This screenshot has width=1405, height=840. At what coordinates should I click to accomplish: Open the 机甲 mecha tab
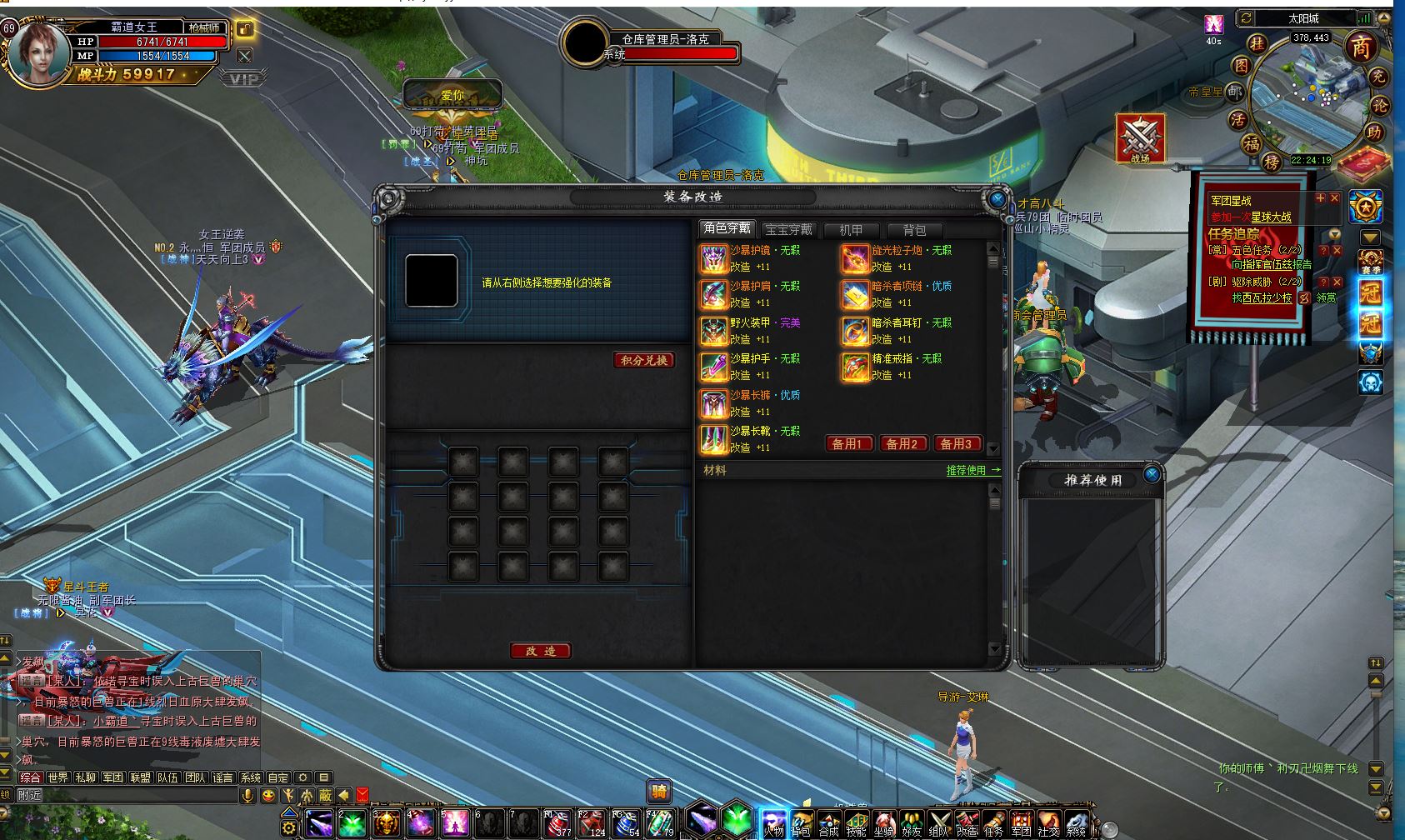[x=851, y=230]
